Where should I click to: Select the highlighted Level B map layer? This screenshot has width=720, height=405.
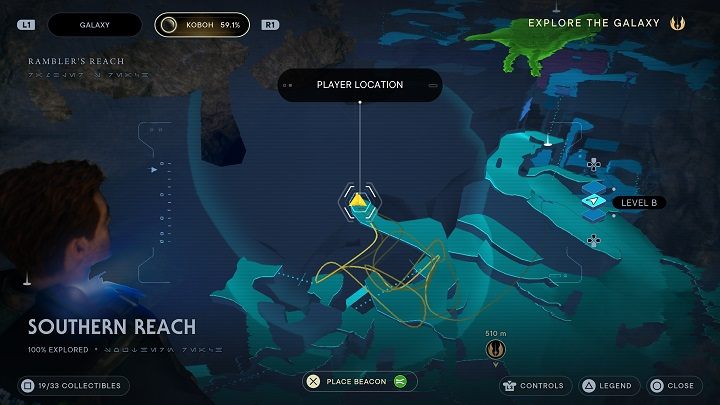[594, 202]
